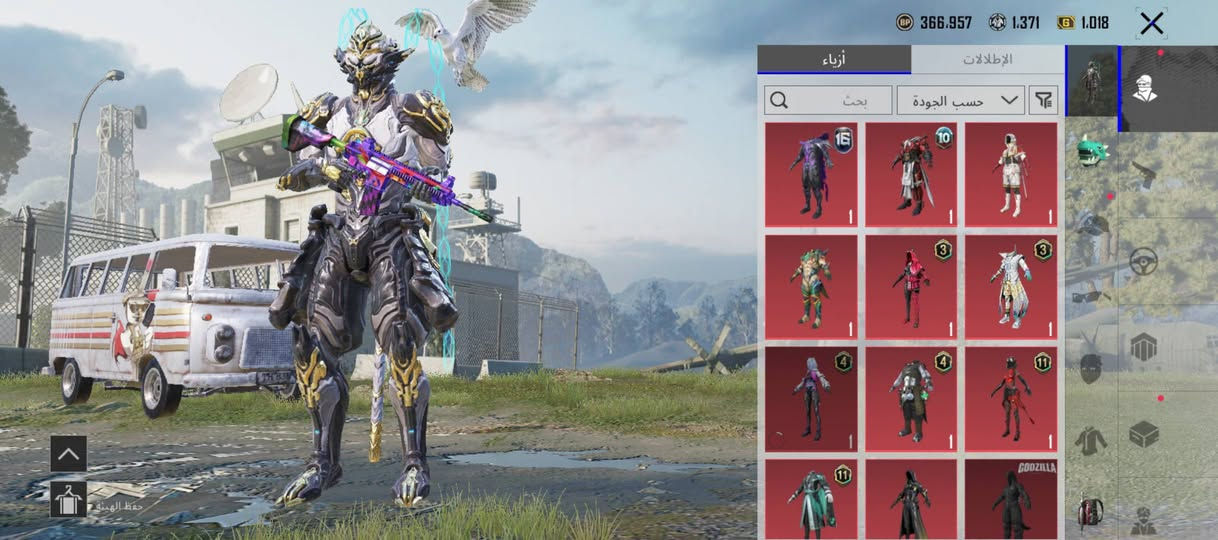Image resolution: width=1218 pixels, height=540 pixels.
Task: Switch to the الإطلالات tab
Action: (x=987, y=59)
